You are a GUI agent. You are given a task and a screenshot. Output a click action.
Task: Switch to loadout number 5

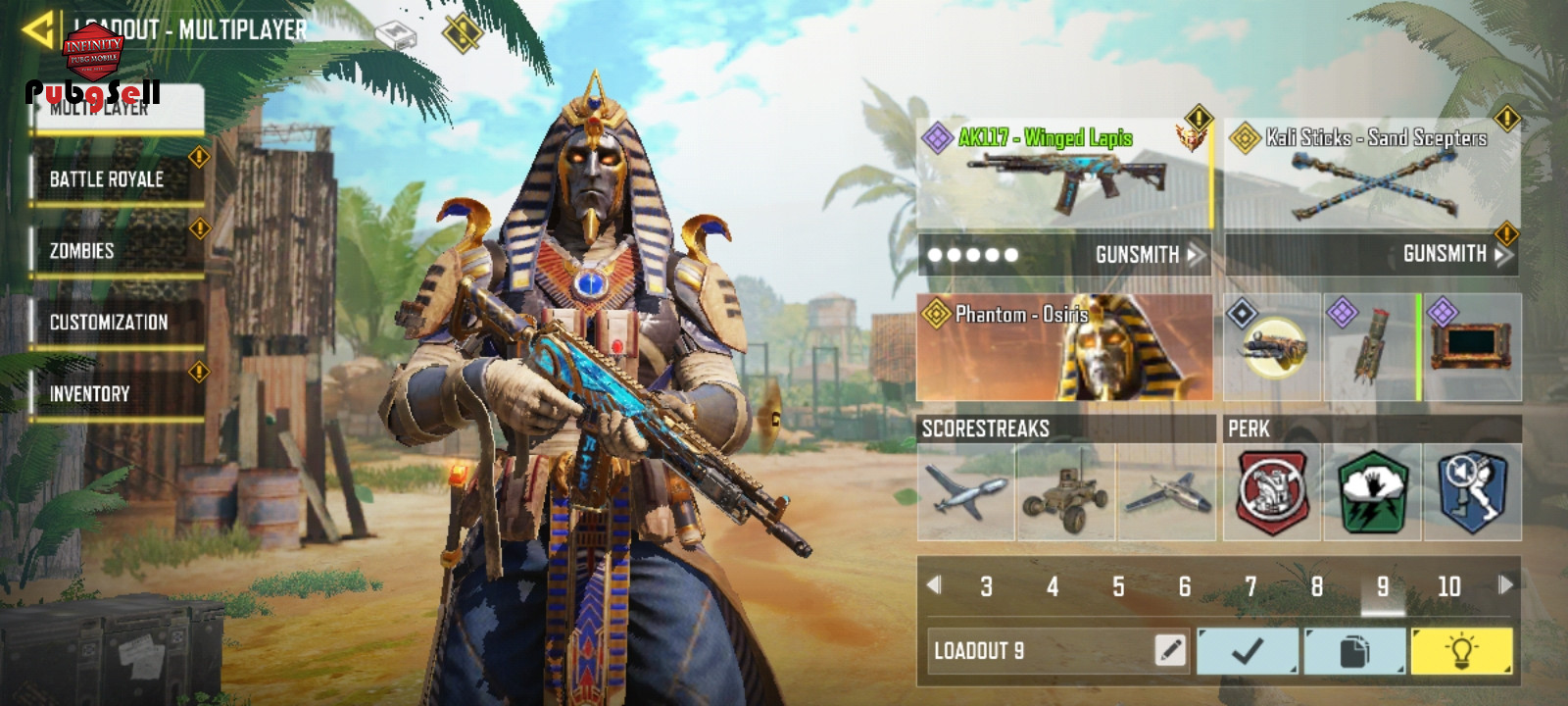coord(1118,586)
